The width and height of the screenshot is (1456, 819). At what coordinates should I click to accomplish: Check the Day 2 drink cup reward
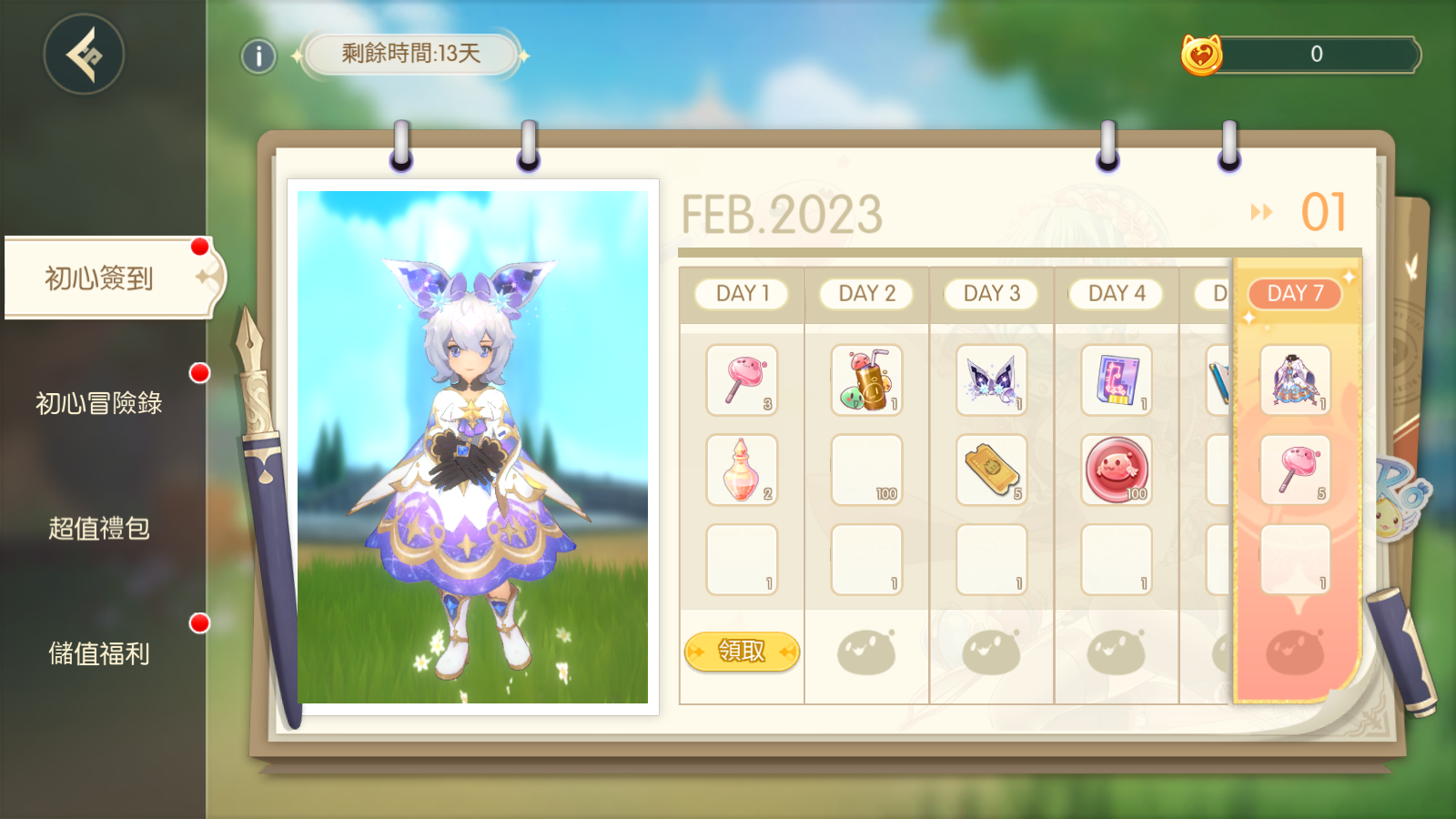pyautogui.click(x=866, y=380)
